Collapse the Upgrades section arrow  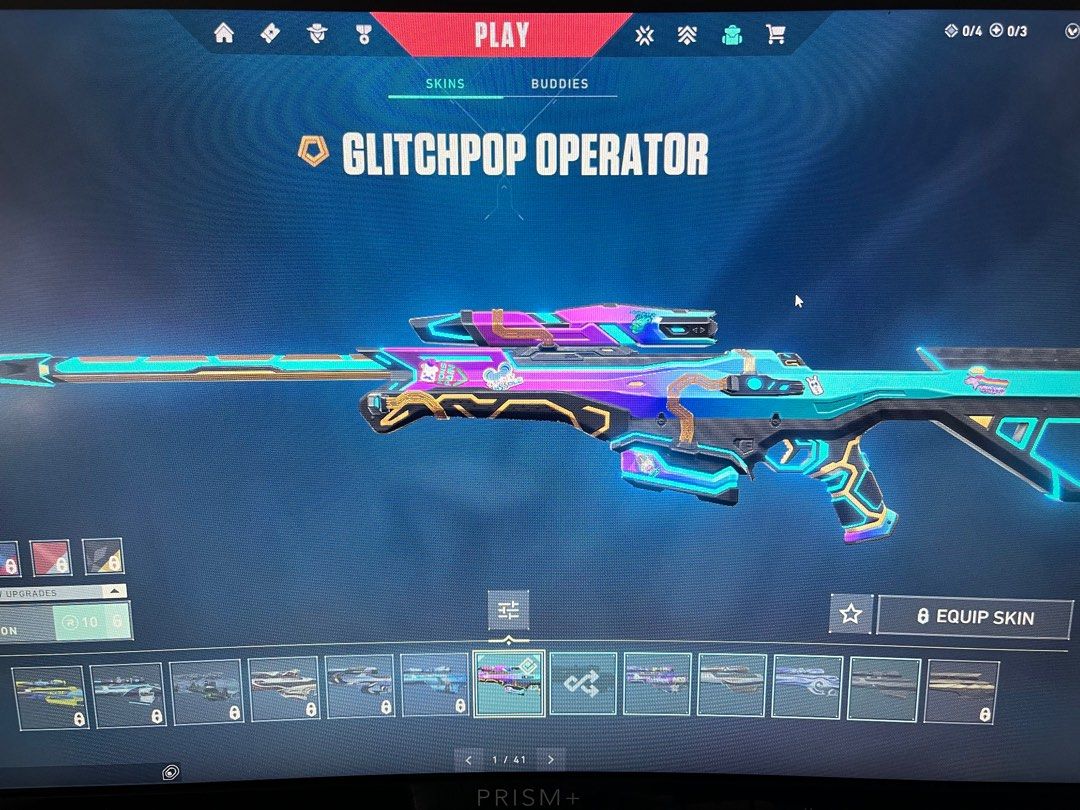114,592
